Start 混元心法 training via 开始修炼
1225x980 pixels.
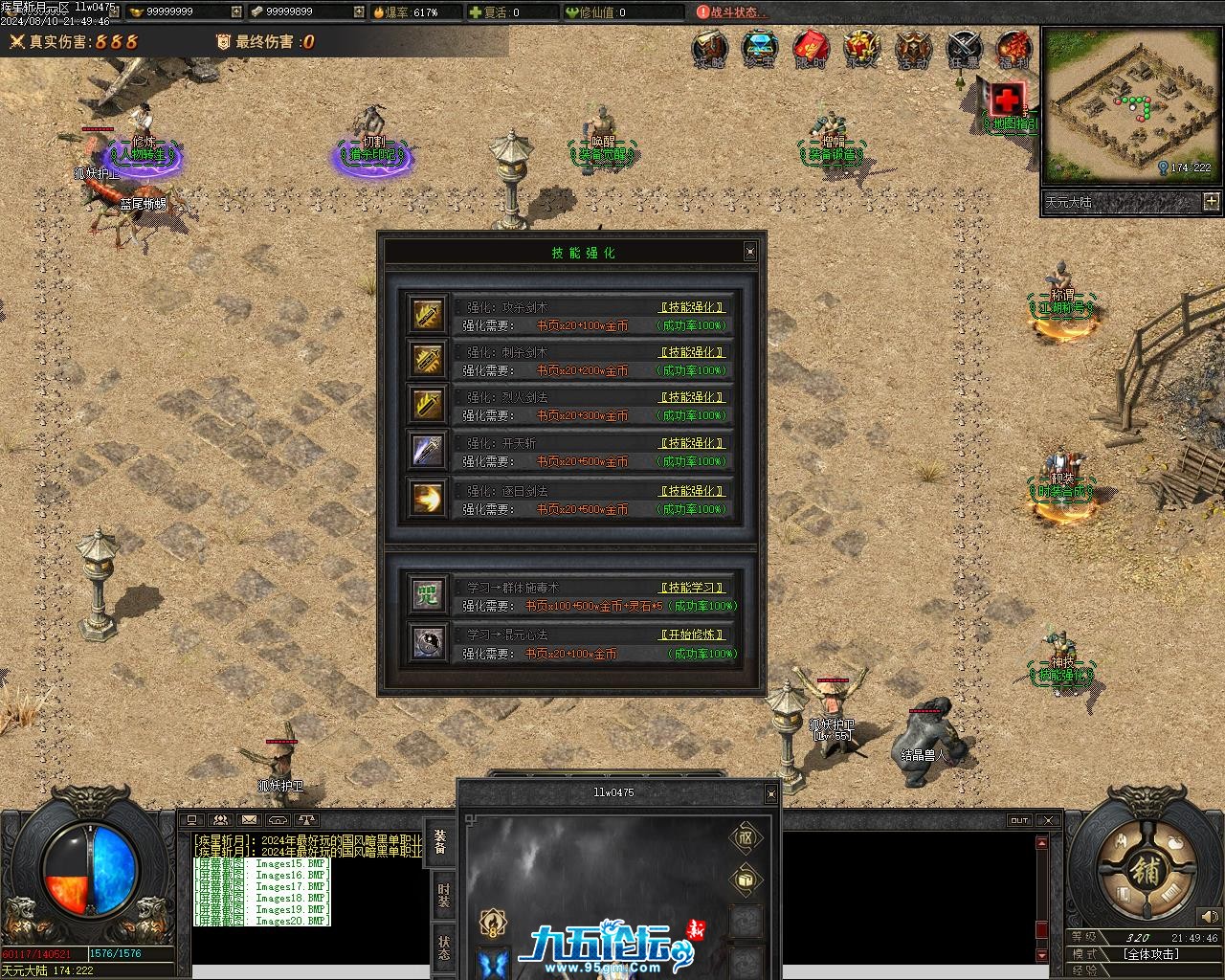click(x=692, y=635)
